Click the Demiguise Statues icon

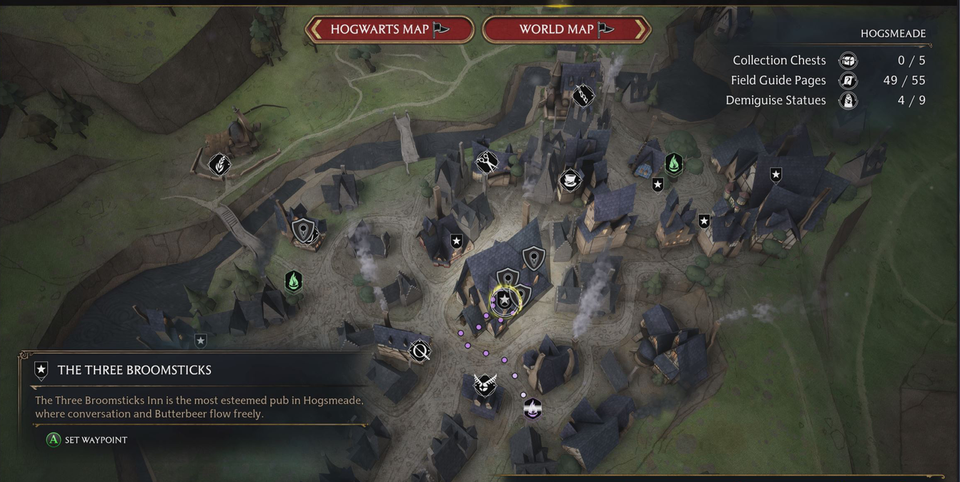847,100
